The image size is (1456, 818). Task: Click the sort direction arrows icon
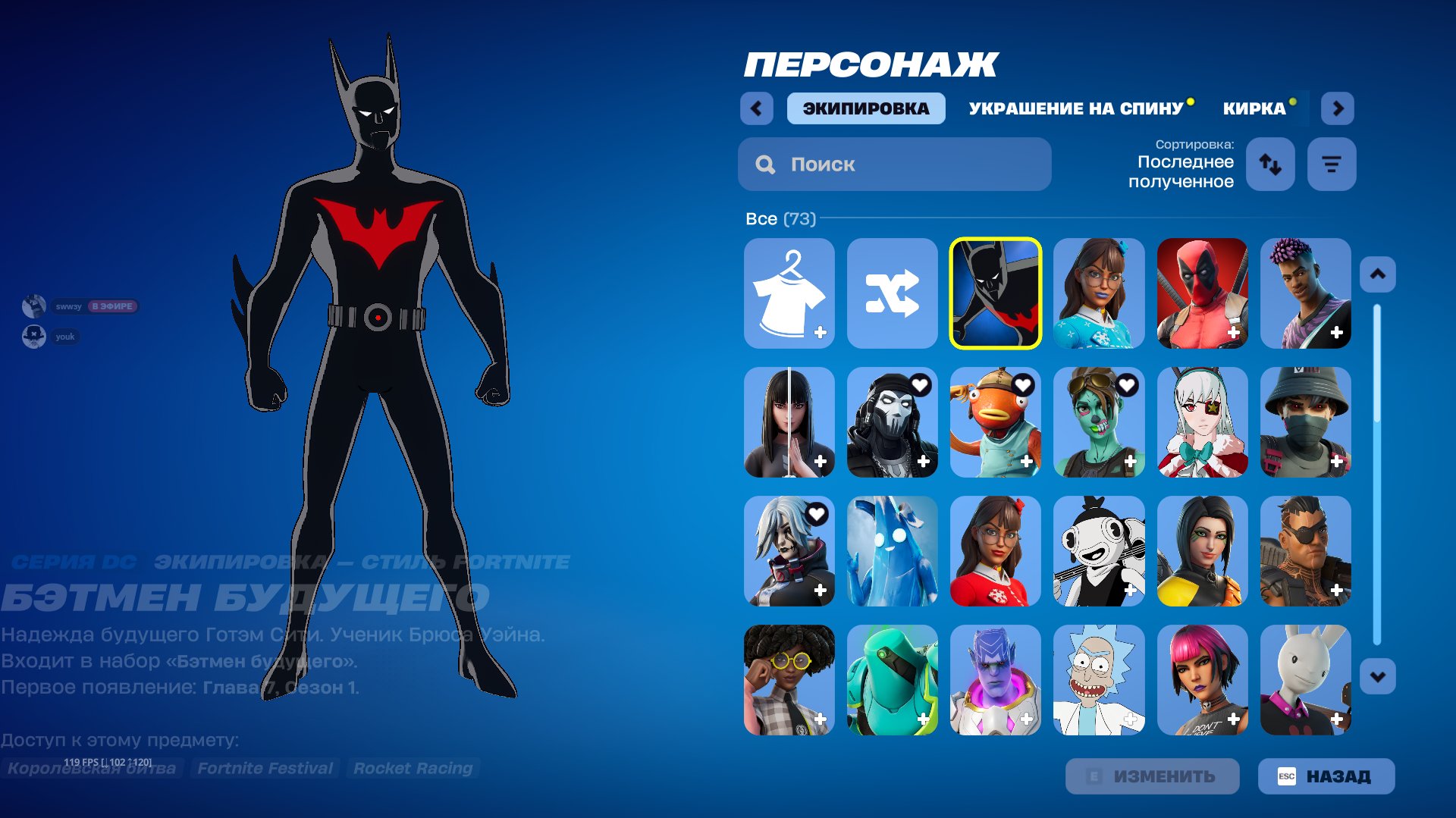[x=1270, y=164]
